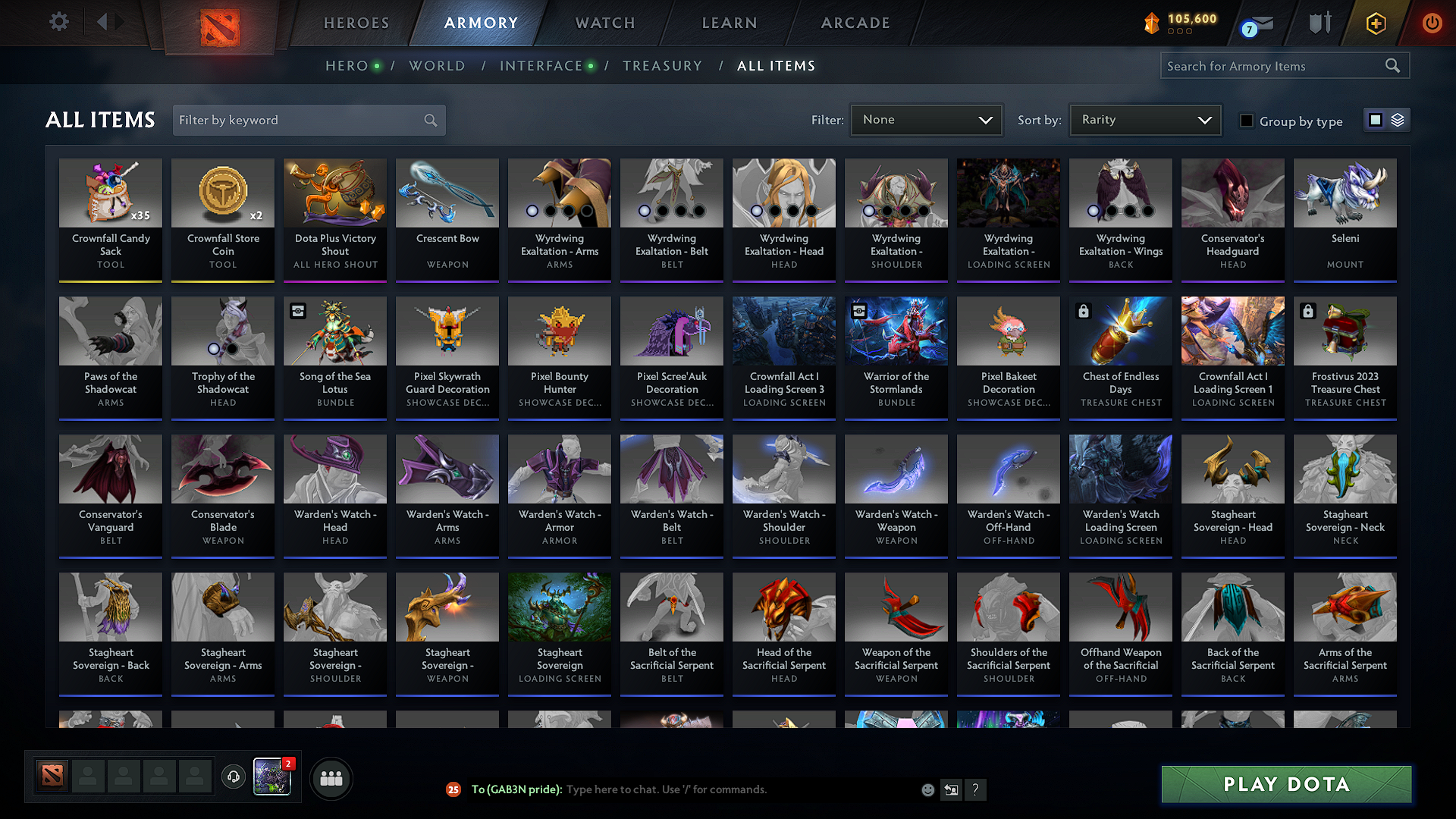The height and width of the screenshot is (819, 1456).
Task: Enable the Group by type checkbox
Action: pos(1247,121)
